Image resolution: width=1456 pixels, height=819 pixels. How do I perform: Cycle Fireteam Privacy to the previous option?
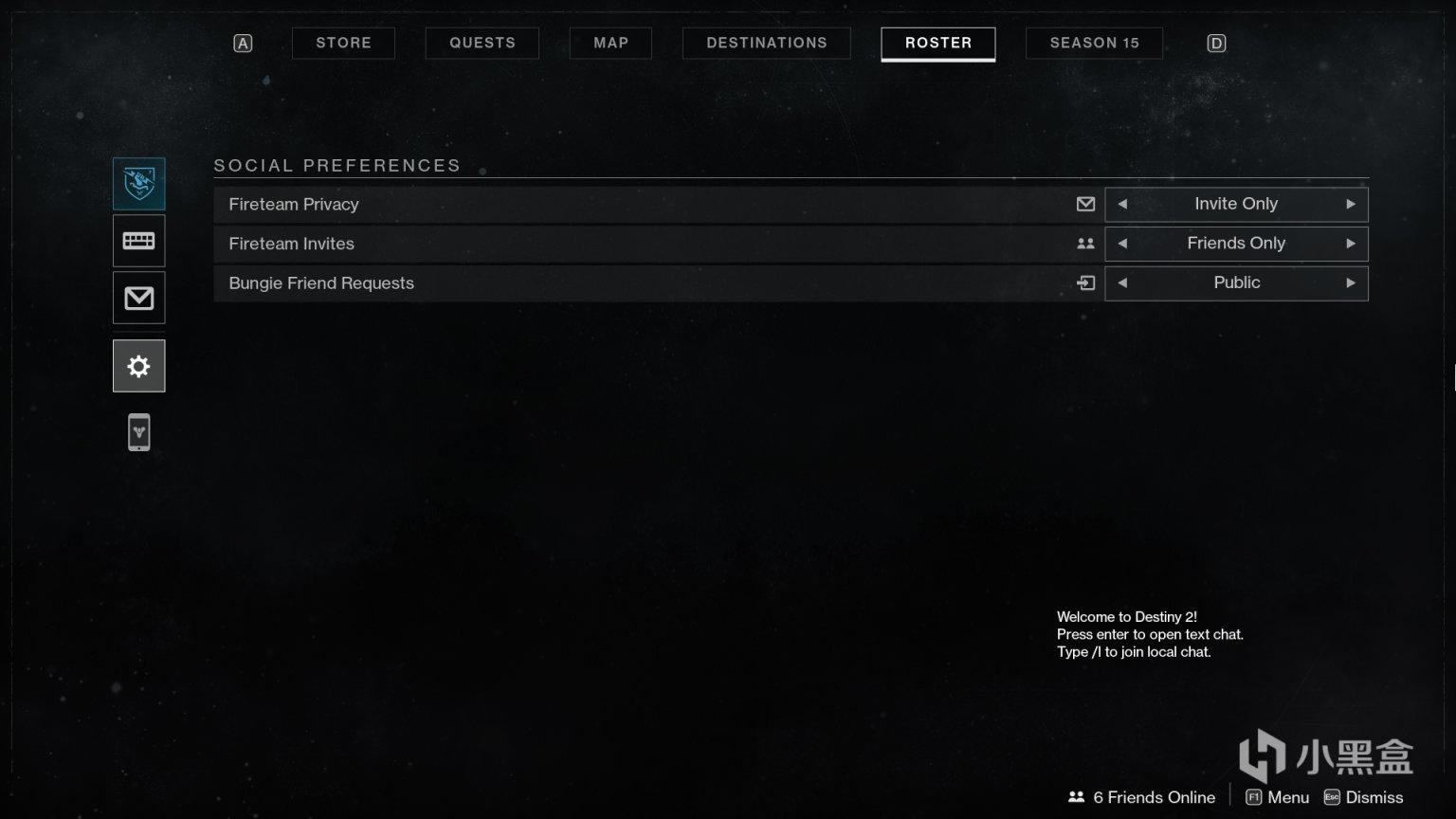1123,204
